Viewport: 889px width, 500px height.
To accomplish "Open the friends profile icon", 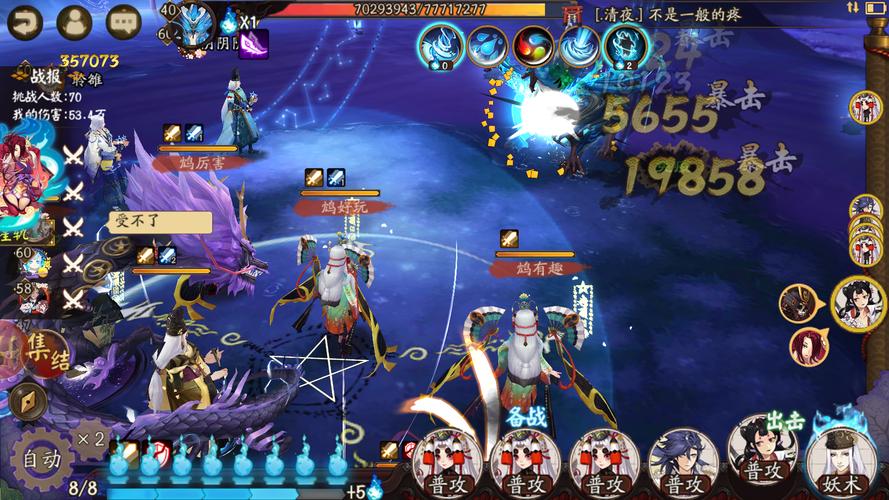I will pos(74,22).
